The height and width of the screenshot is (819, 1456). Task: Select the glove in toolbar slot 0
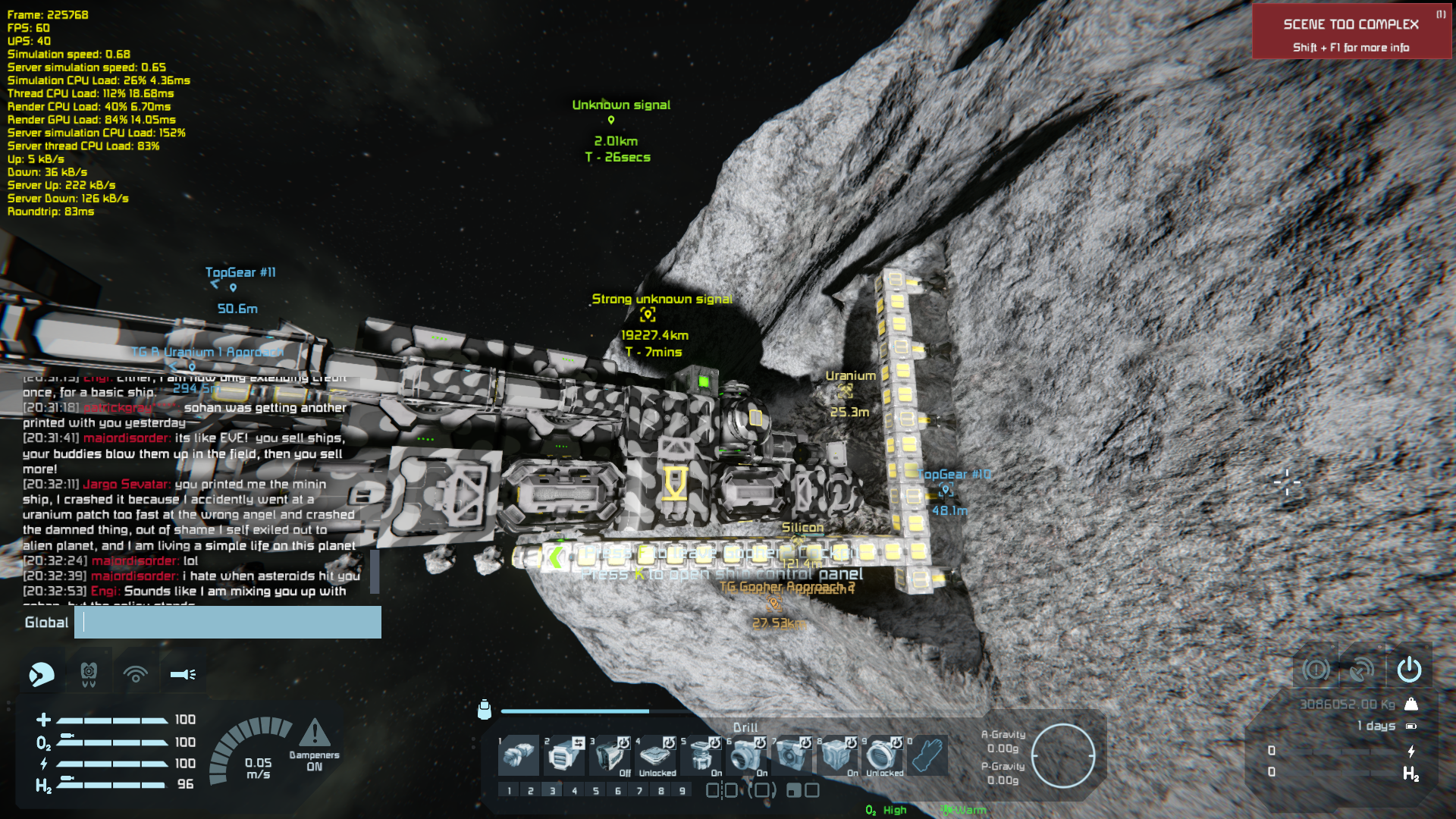pos(927,755)
